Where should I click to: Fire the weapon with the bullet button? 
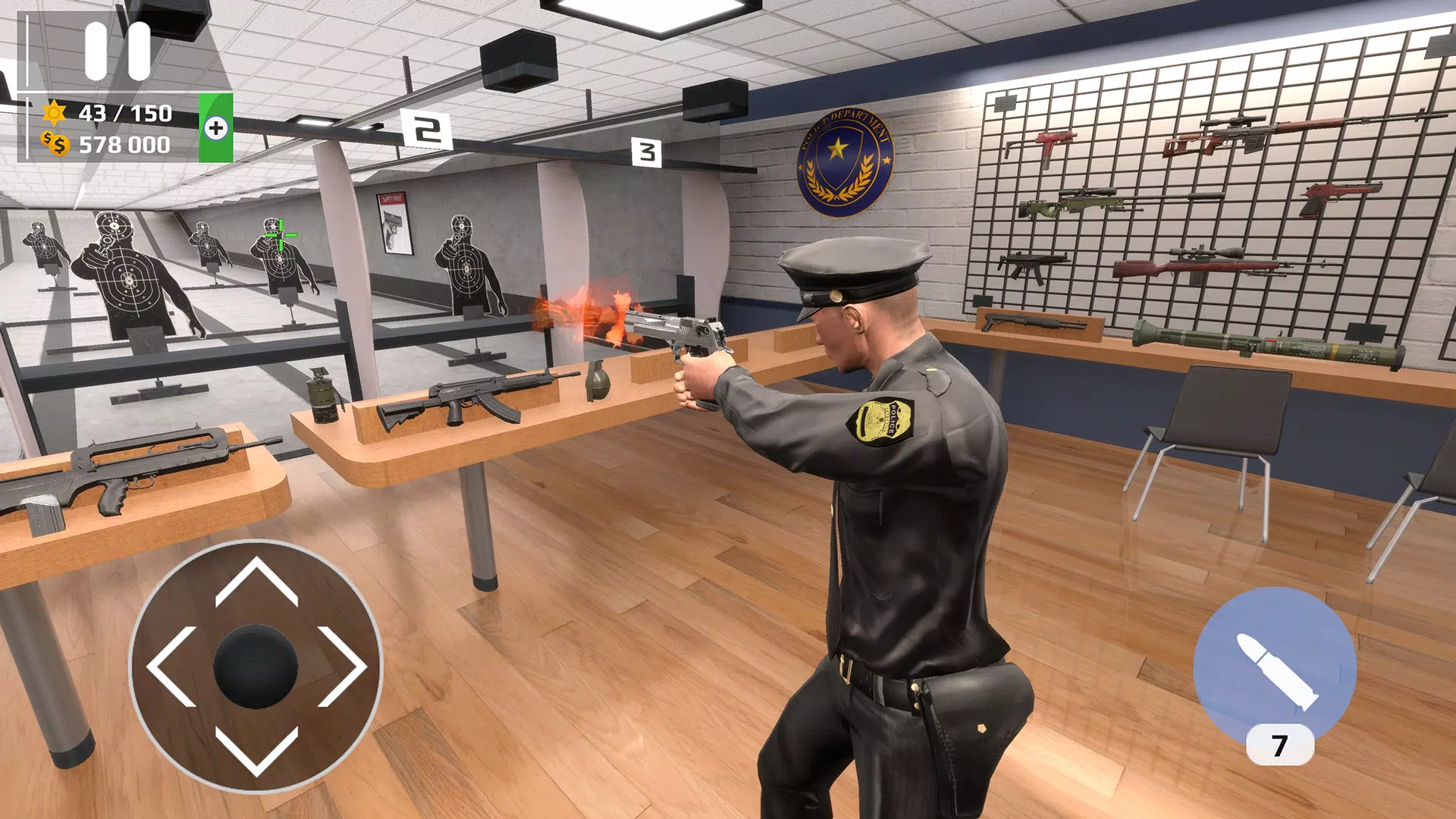click(x=1275, y=665)
